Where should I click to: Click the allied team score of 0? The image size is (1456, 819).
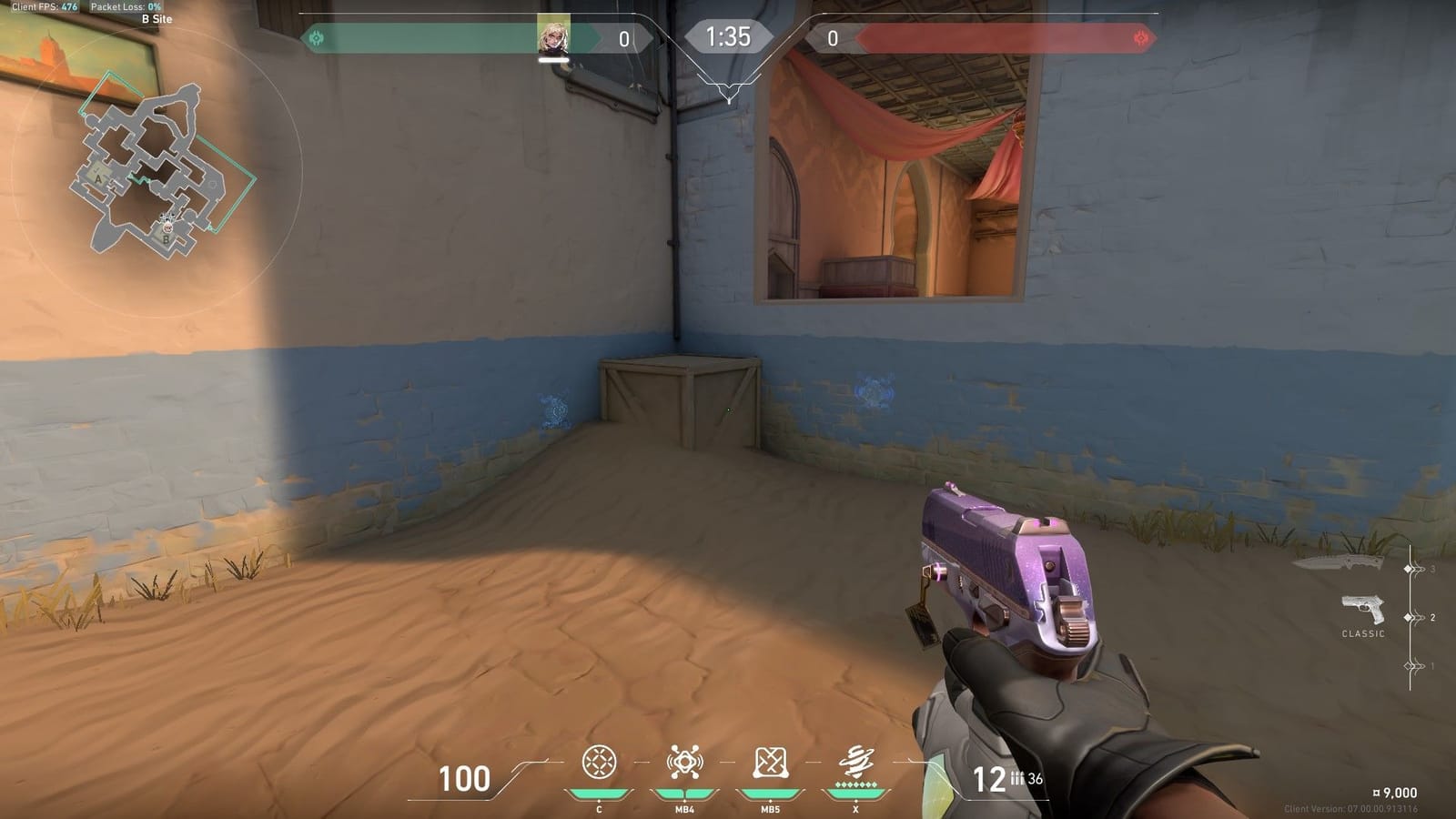tap(623, 38)
